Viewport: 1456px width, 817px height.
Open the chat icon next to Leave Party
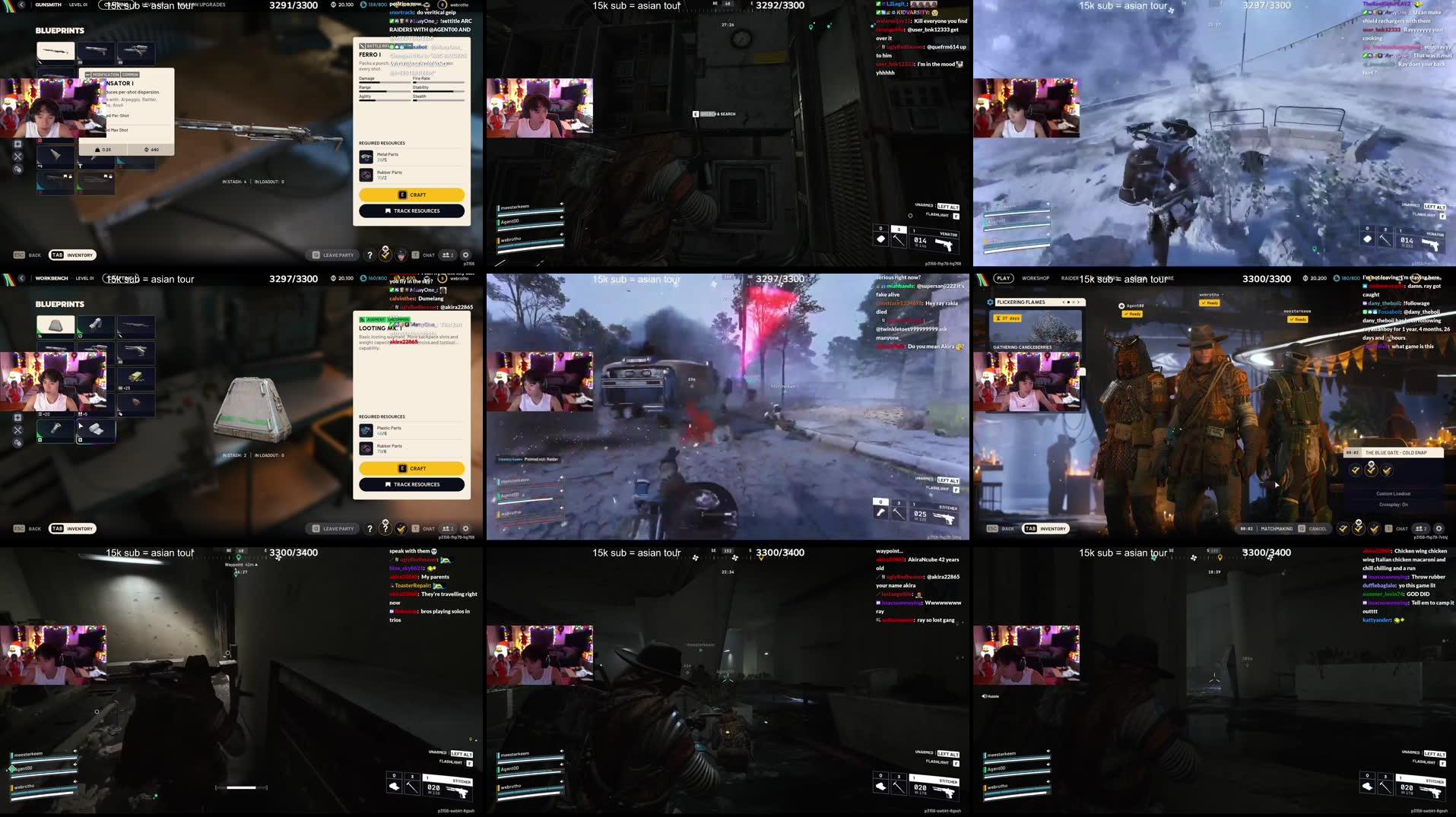point(423,255)
